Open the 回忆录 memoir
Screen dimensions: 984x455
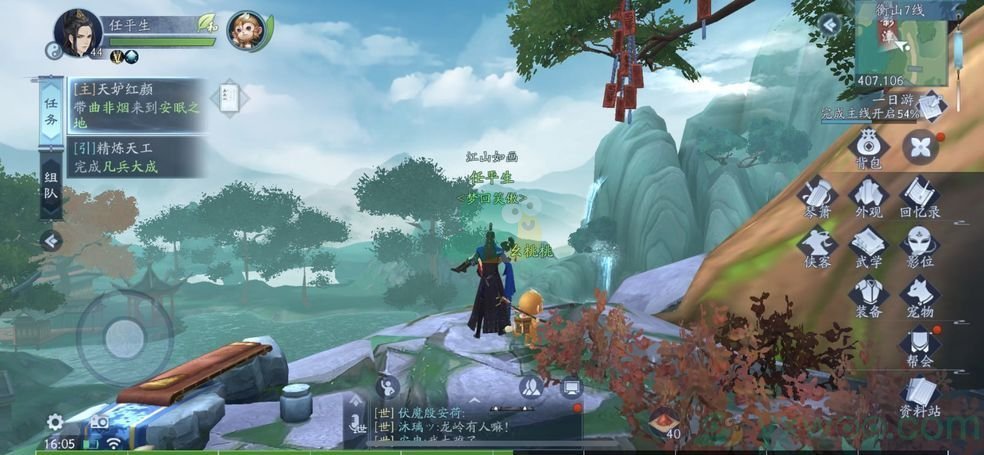(x=919, y=196)
